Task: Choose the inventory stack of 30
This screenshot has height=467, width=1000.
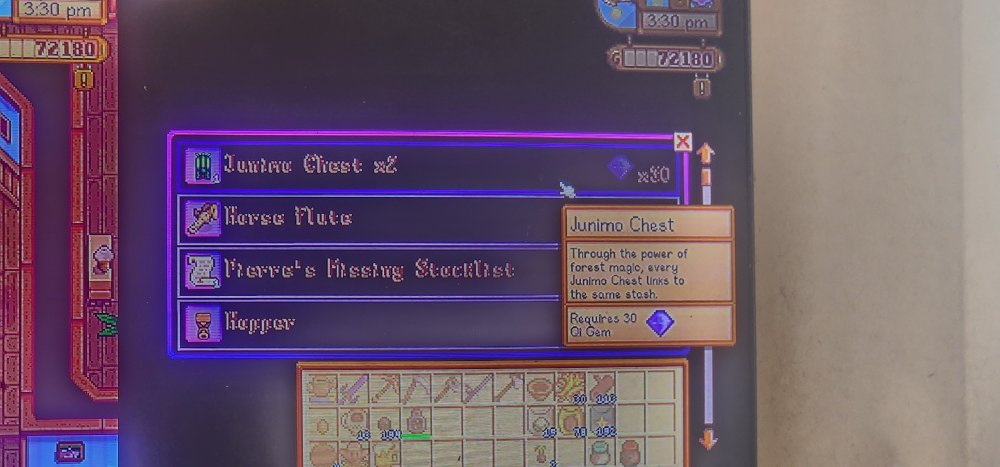Action: 572,388
